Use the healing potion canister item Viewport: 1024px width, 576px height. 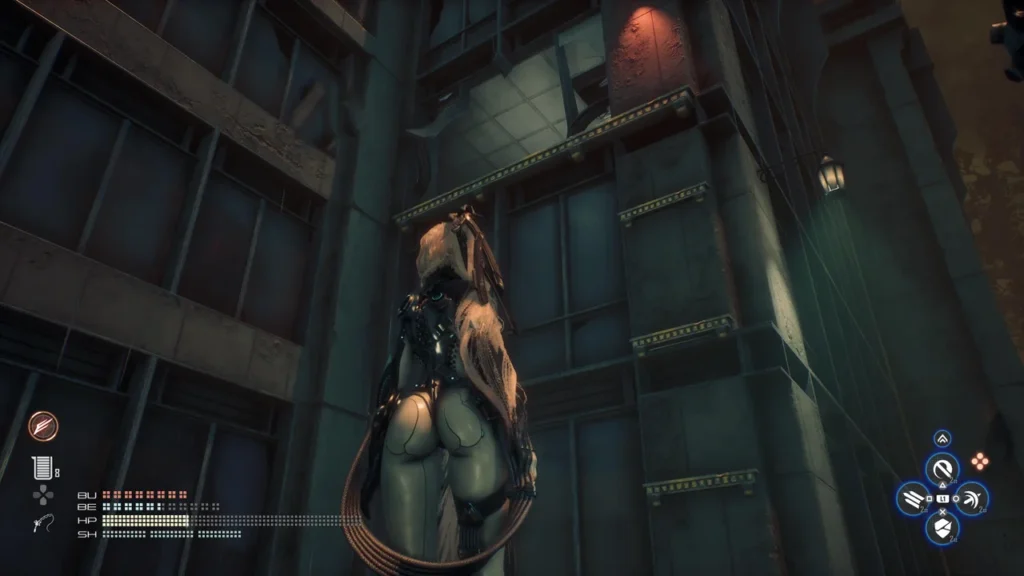coord(41,467)
